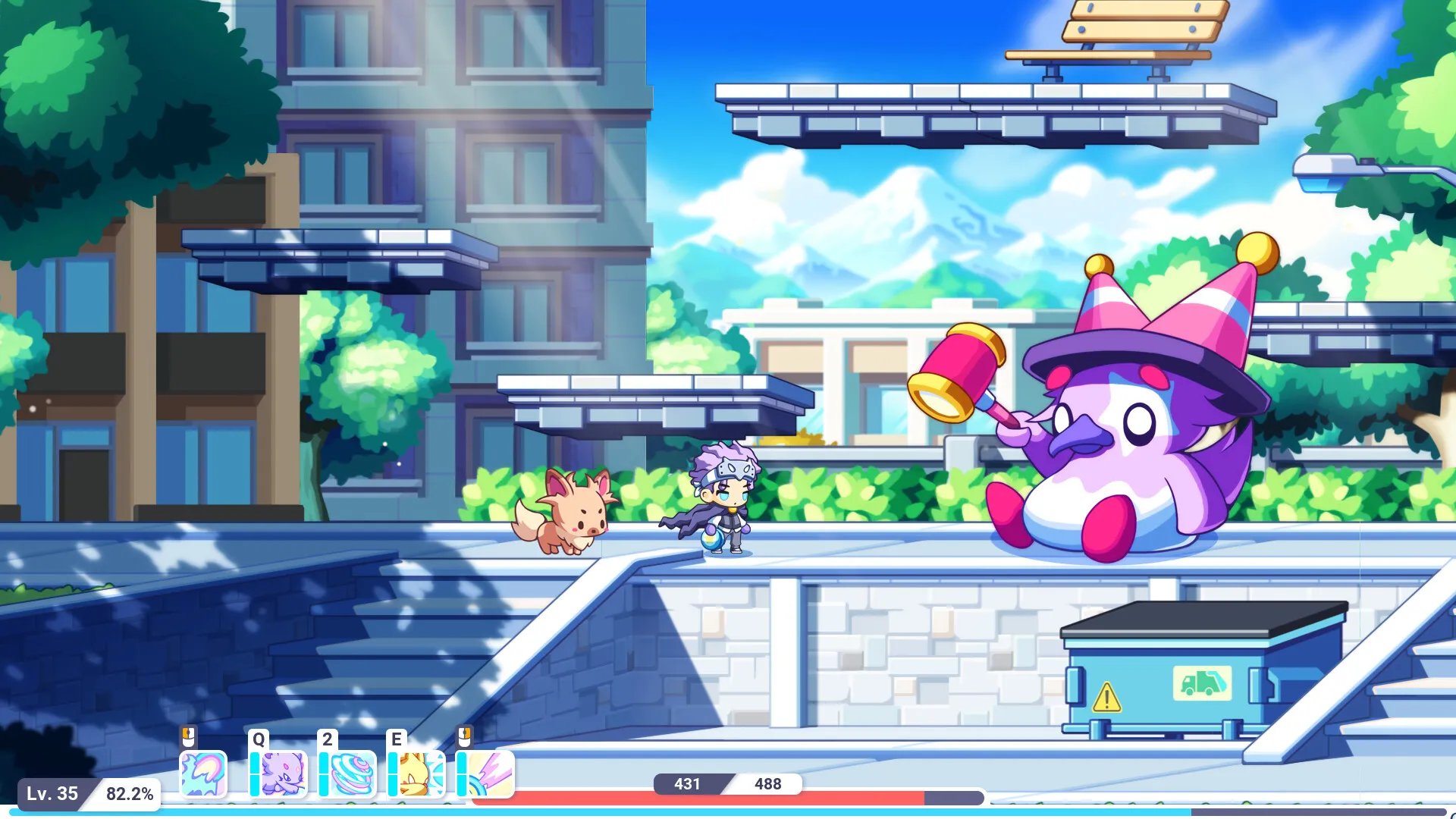Click the 431 health value on the boss bar
The width and height of the screenshot is (1456, 819).
click(x=686, y=784)
